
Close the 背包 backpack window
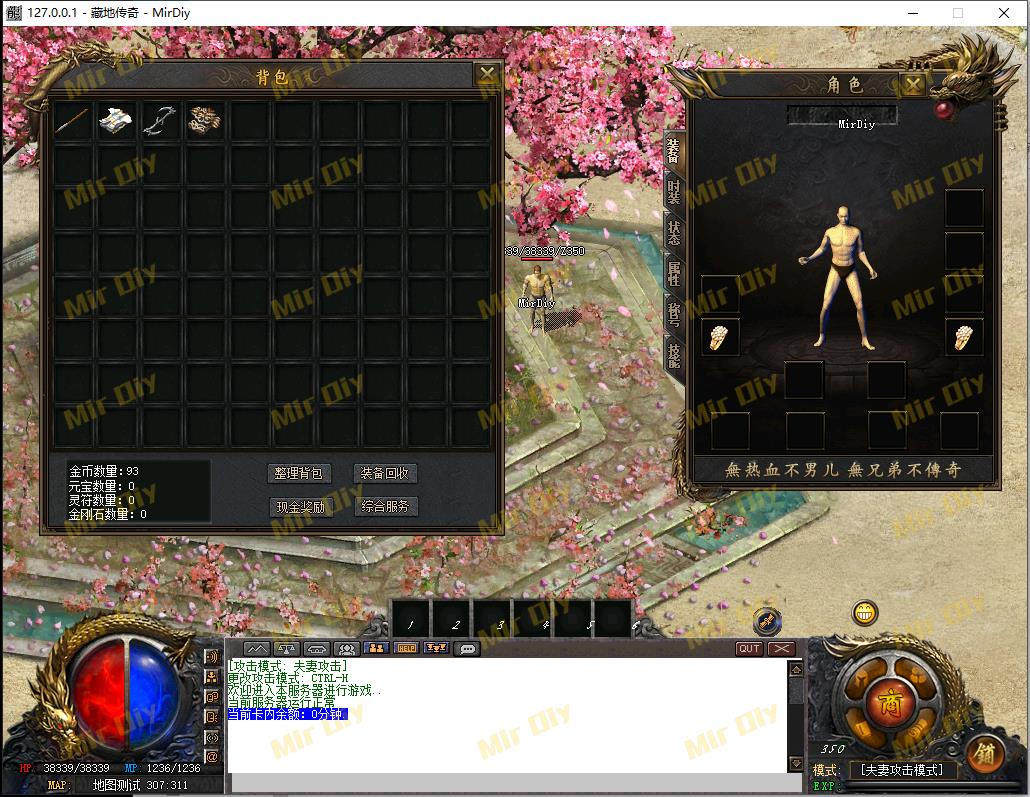click(x=487, y=75)
